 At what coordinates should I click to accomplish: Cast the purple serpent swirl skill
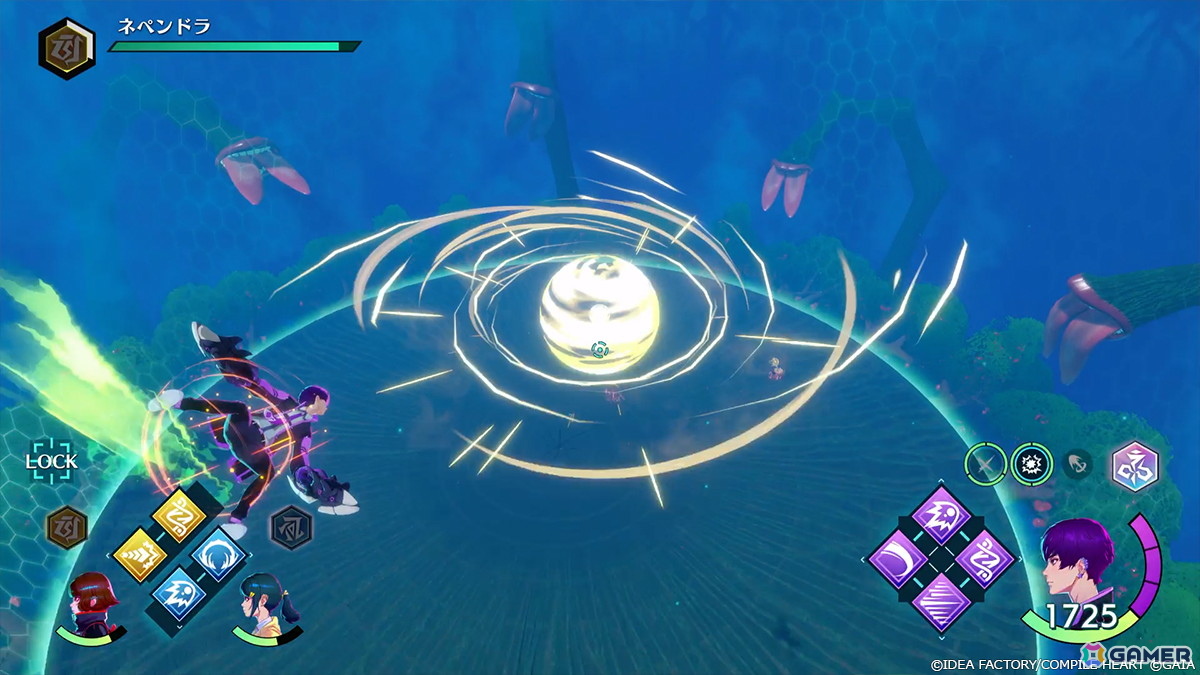tap(983, 558)
